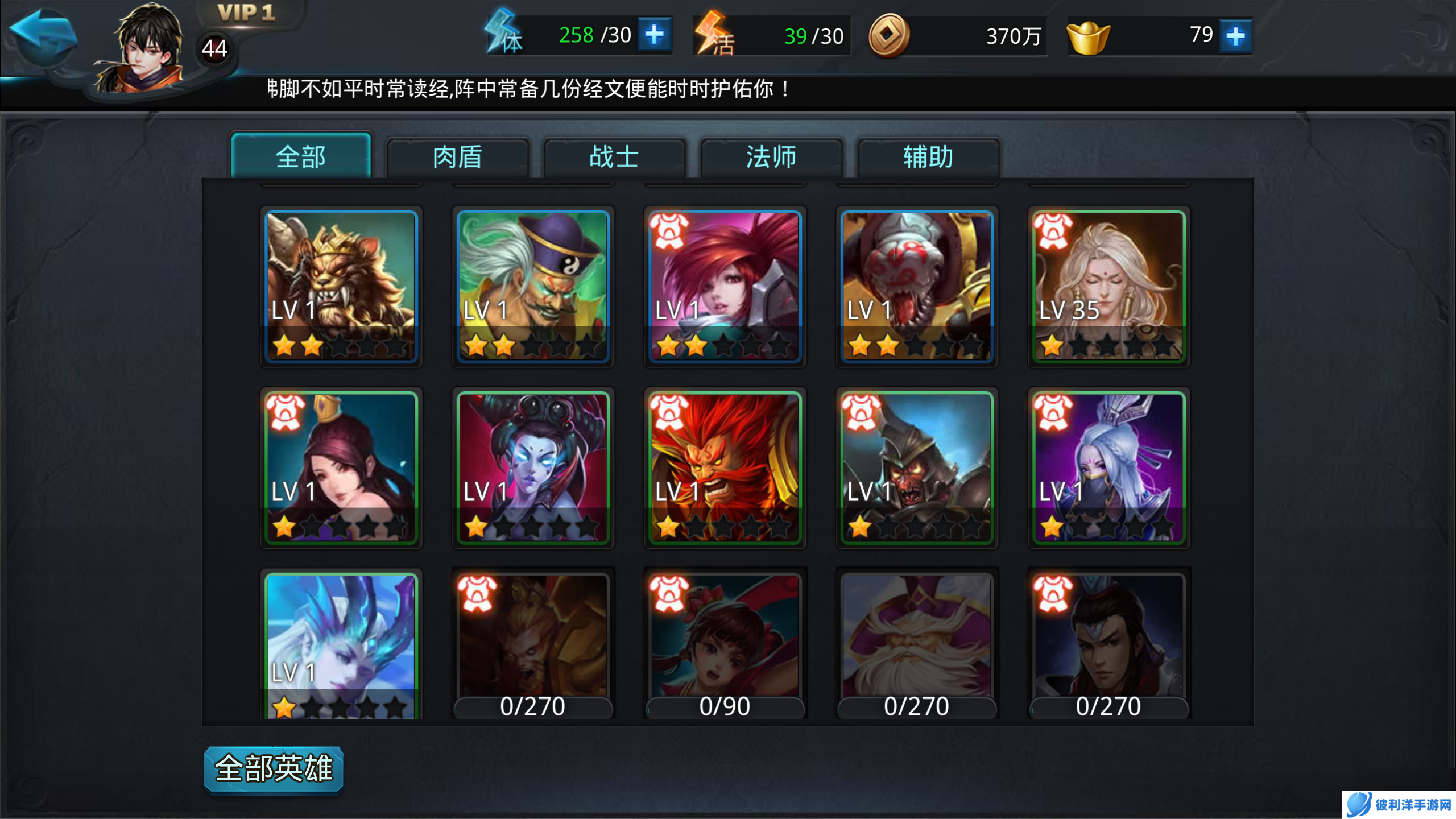Switch to the 肉盾 tab
This screenshot has height=819, width=1456.
pos(458,158)
